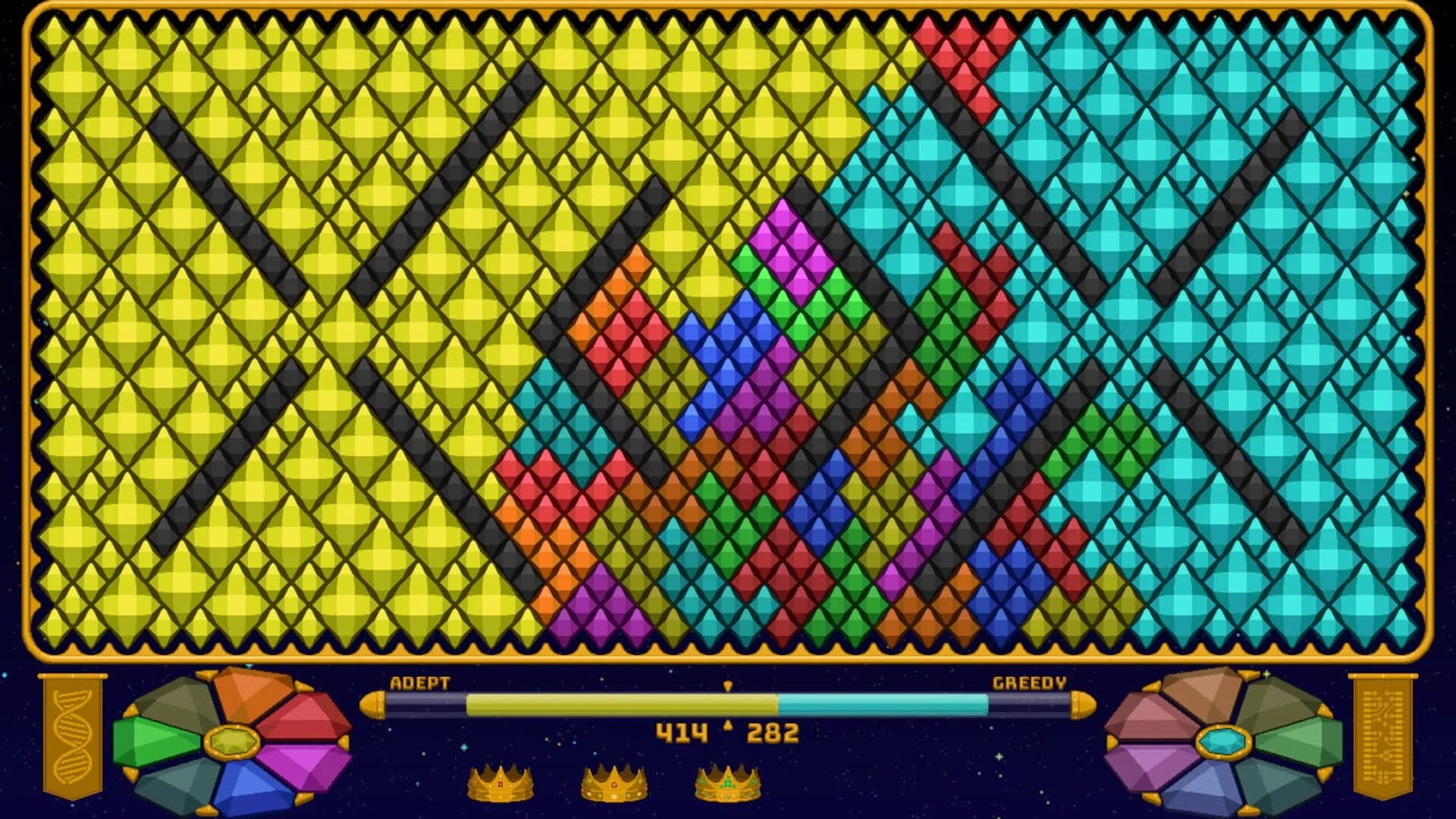Screen dimensions: 1456x819
Task: Click the yellow gem at the center of Adept's wheel
Action: pyautogui.click(x=233, y=742)
